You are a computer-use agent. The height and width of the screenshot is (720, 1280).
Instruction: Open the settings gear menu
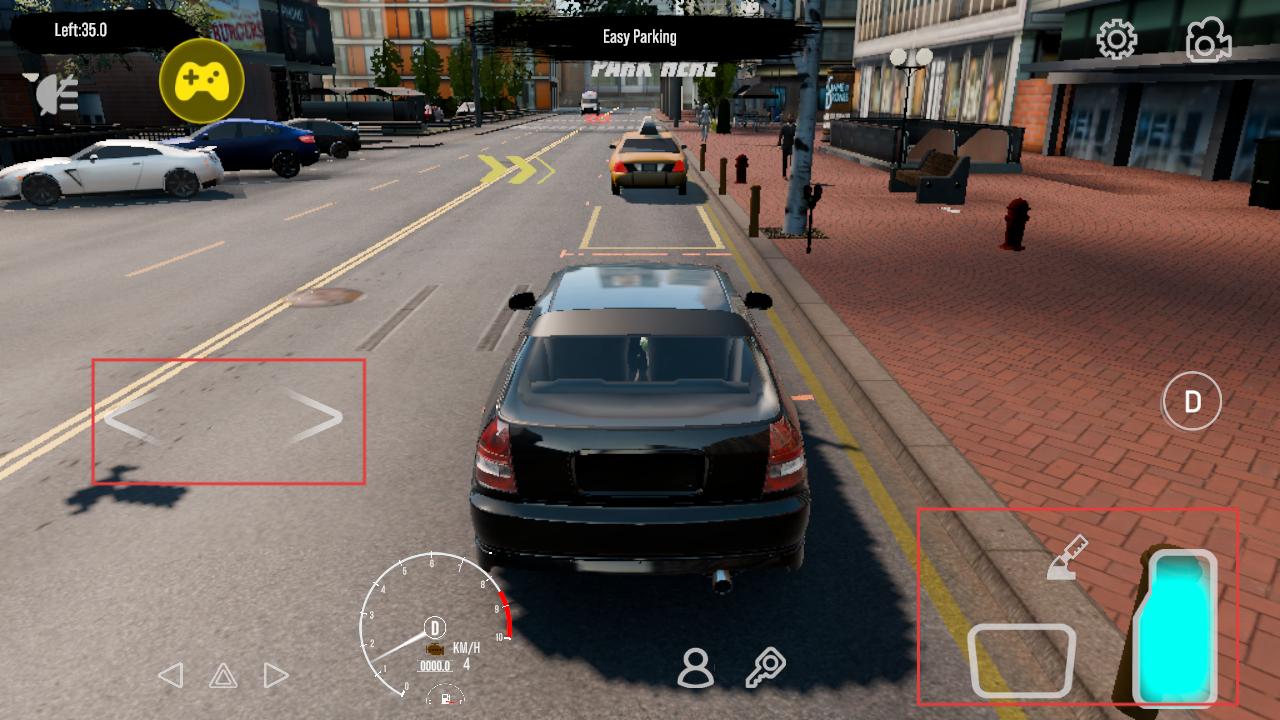click(1116, 40)
